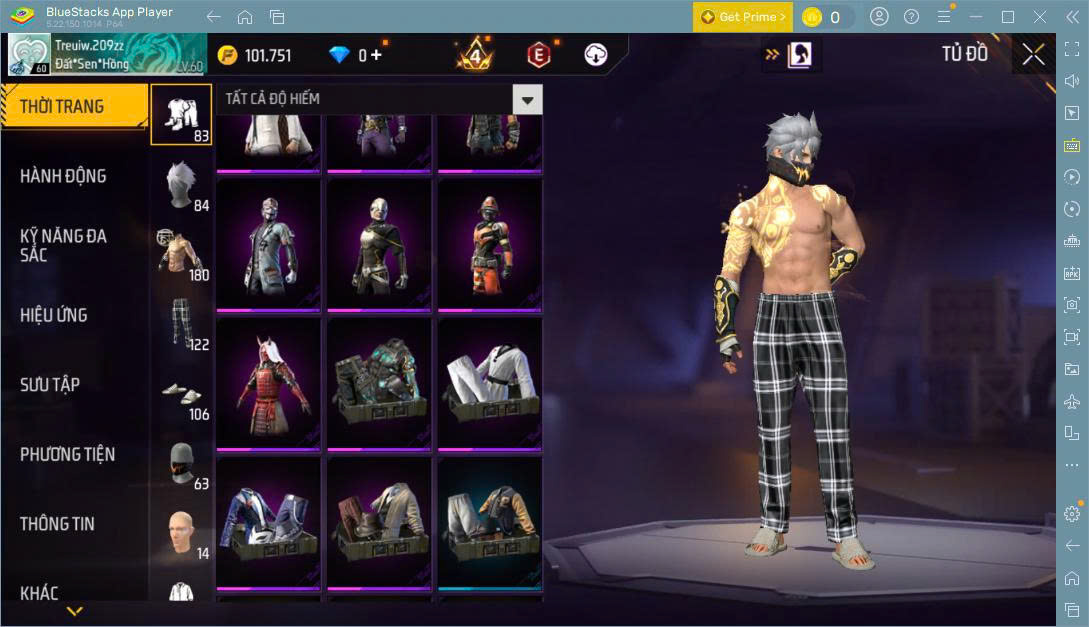Image resolution: width=1089 pixels, height=627 pixels.
Task: Go to the Sưu Tập tab
Action: (50, 385)
